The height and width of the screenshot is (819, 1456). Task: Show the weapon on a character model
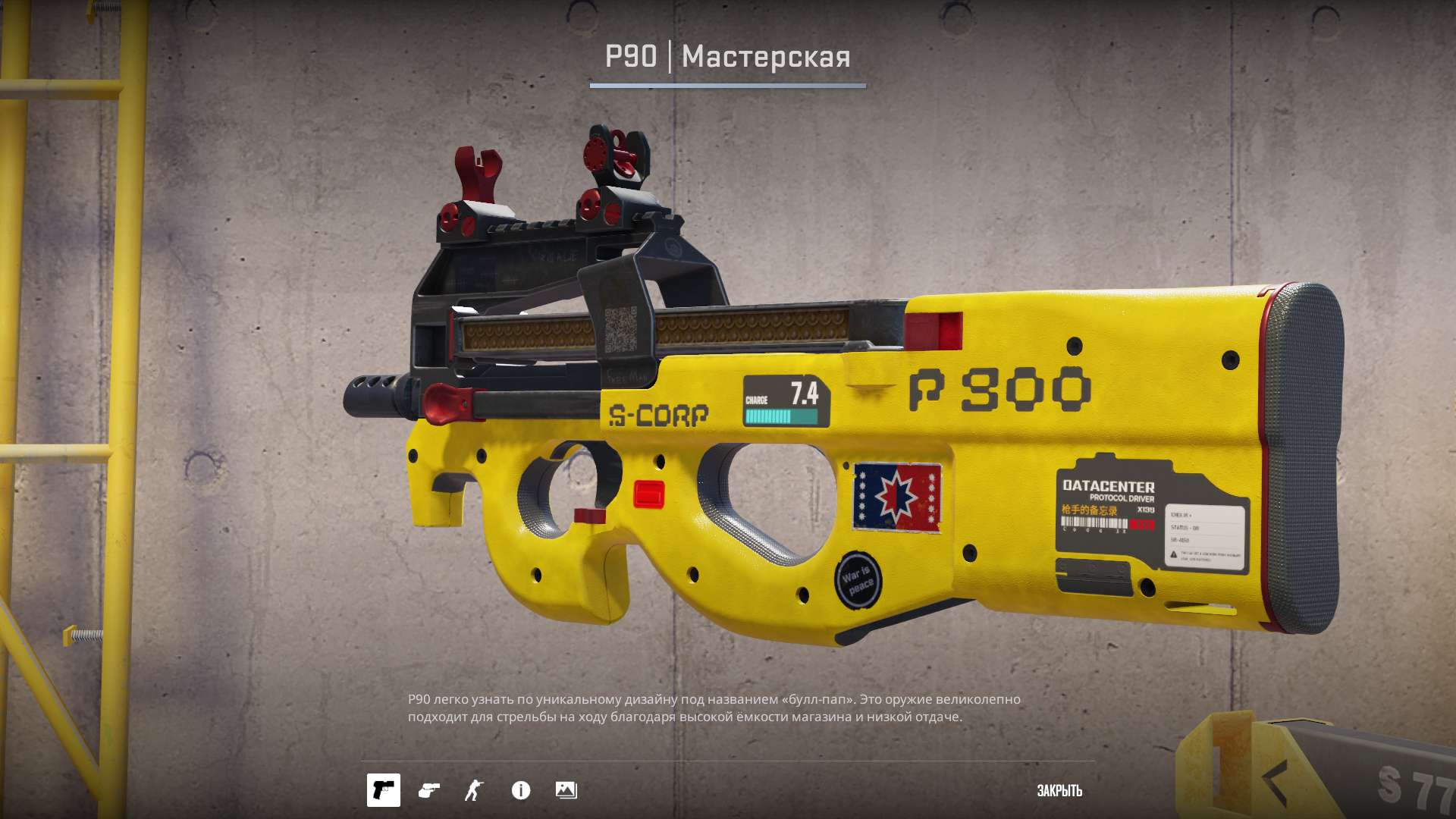tap(474, 790)
